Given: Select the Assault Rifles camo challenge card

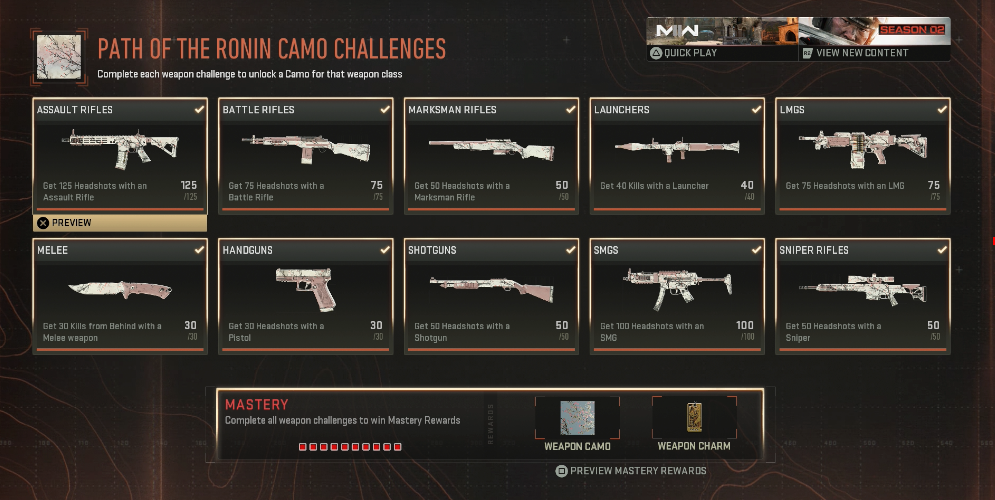Looking at the screenshot, I should pyautogui.click(x=120, y=155).
